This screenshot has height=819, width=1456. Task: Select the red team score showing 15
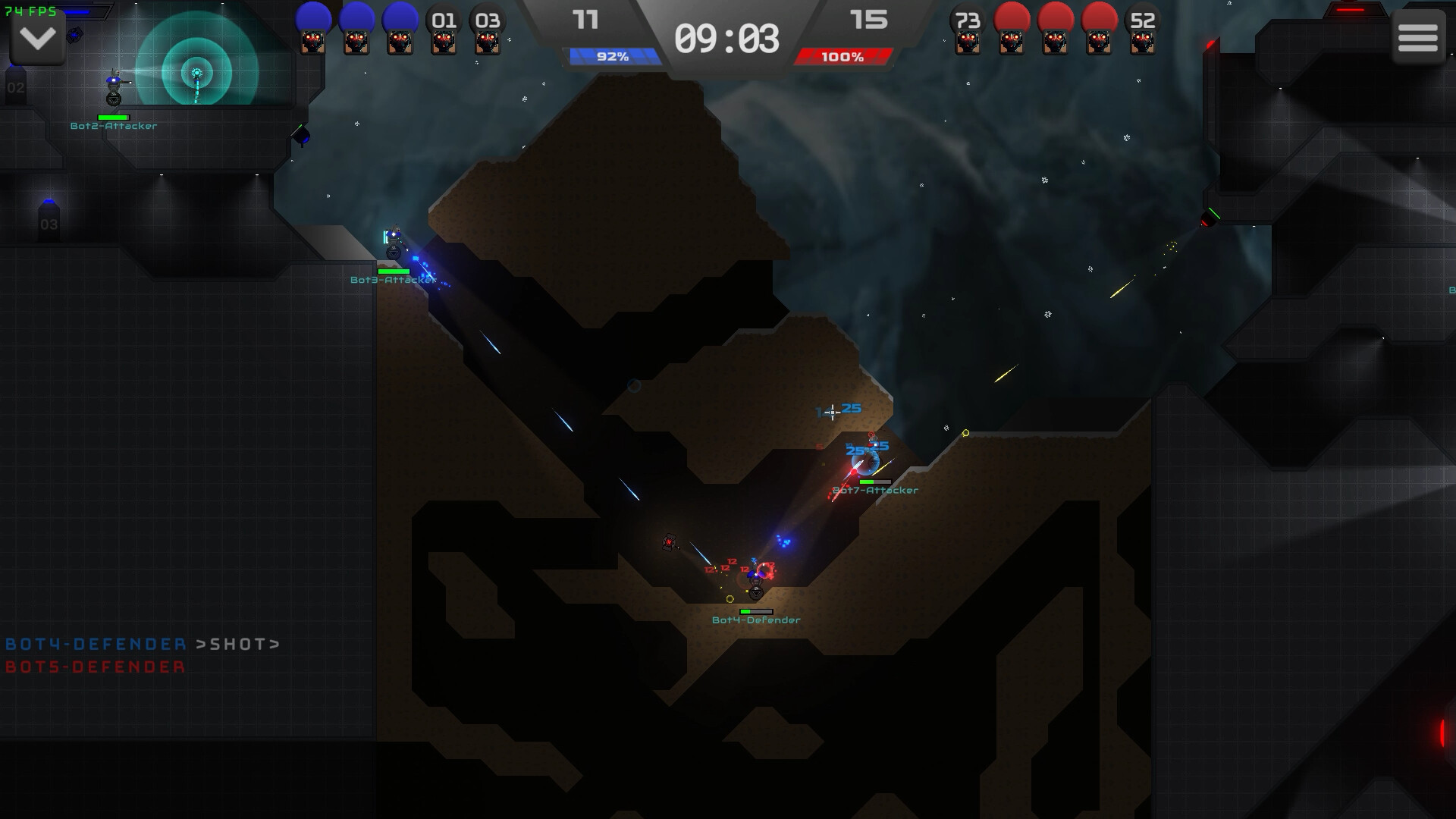[x=870, y=20]
